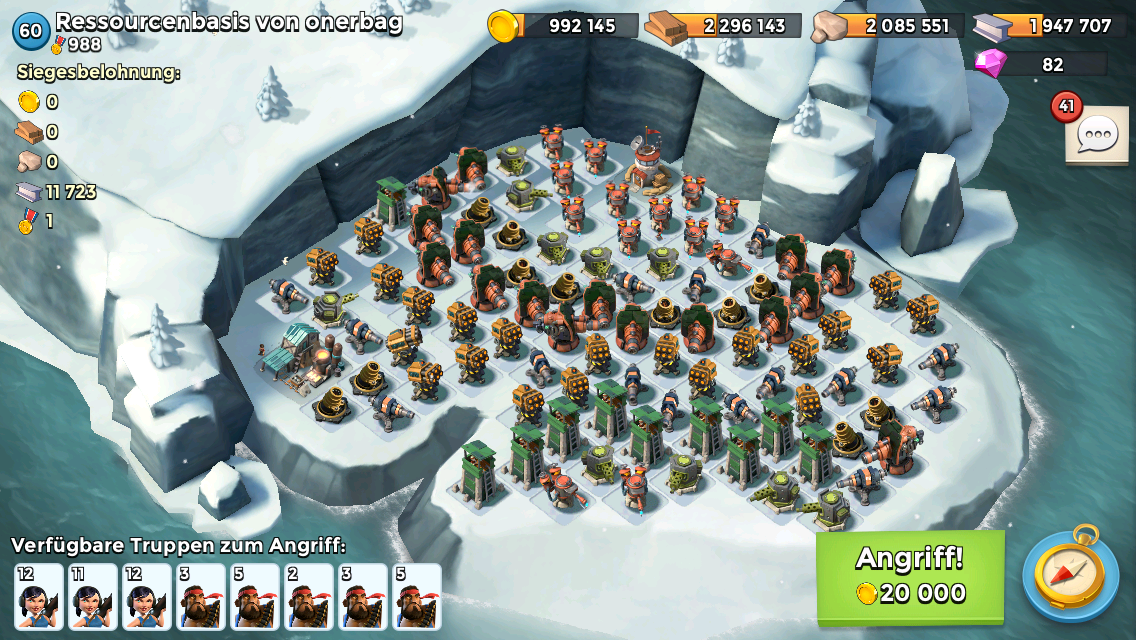Open the chat speech bubble
1136x640 pixels.
coord(1096,134)
